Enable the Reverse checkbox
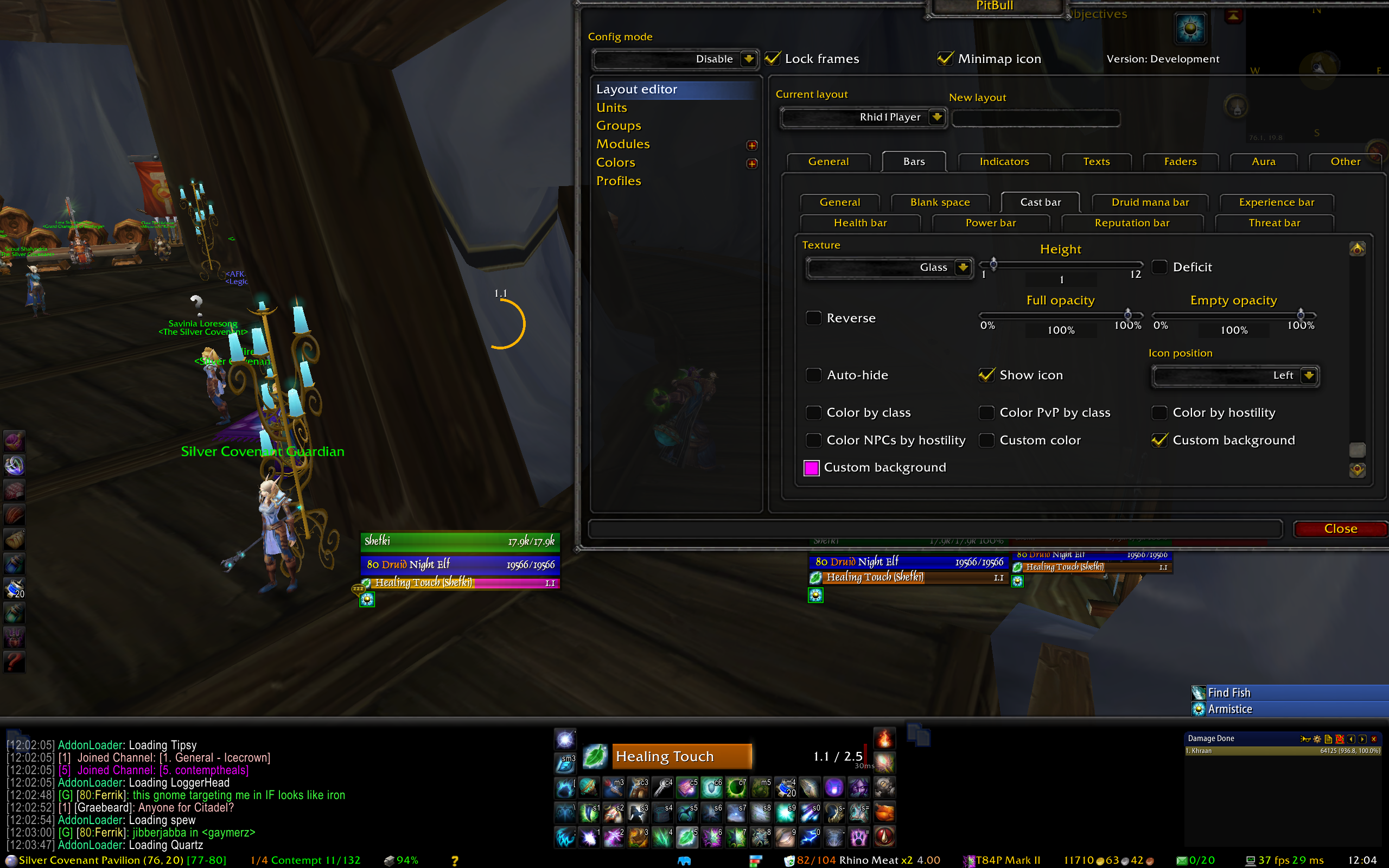Screen dimensions: 1389x868 point(813,318)
